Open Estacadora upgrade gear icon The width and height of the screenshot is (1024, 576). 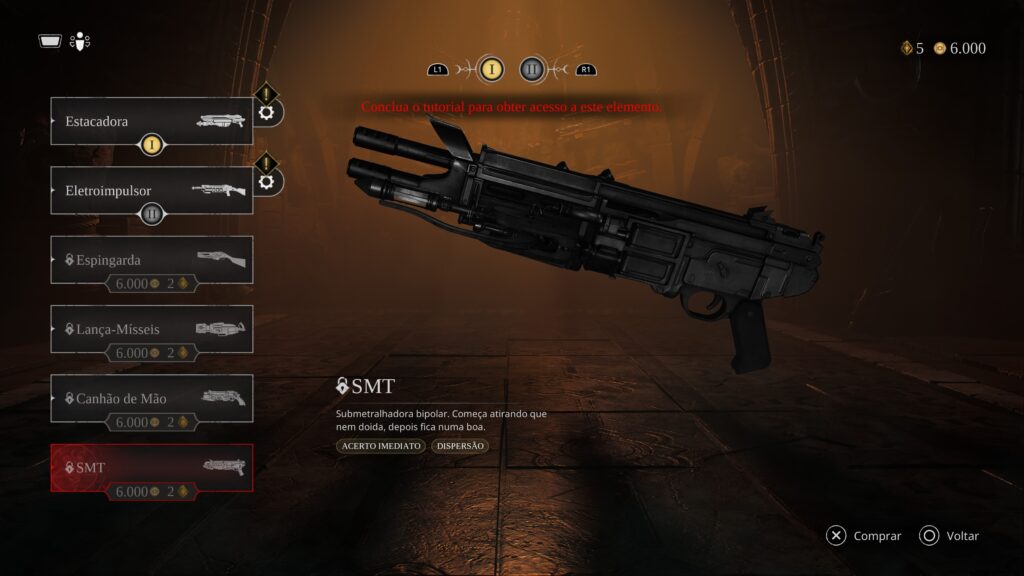click(266, 112)
